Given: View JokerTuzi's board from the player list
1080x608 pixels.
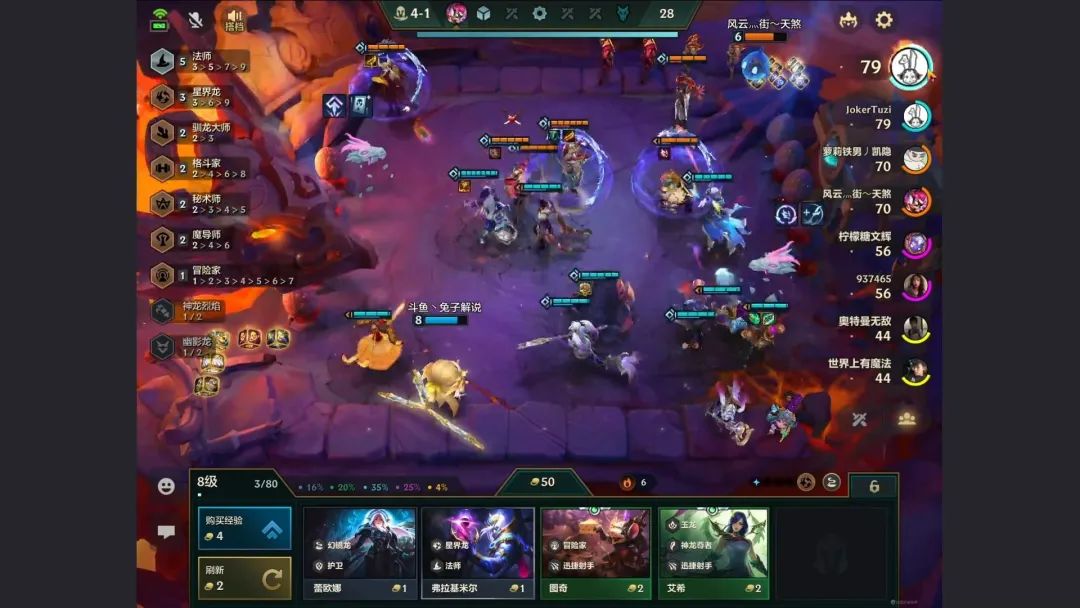Looking at the screenshot, I should [x=914, y=117].
